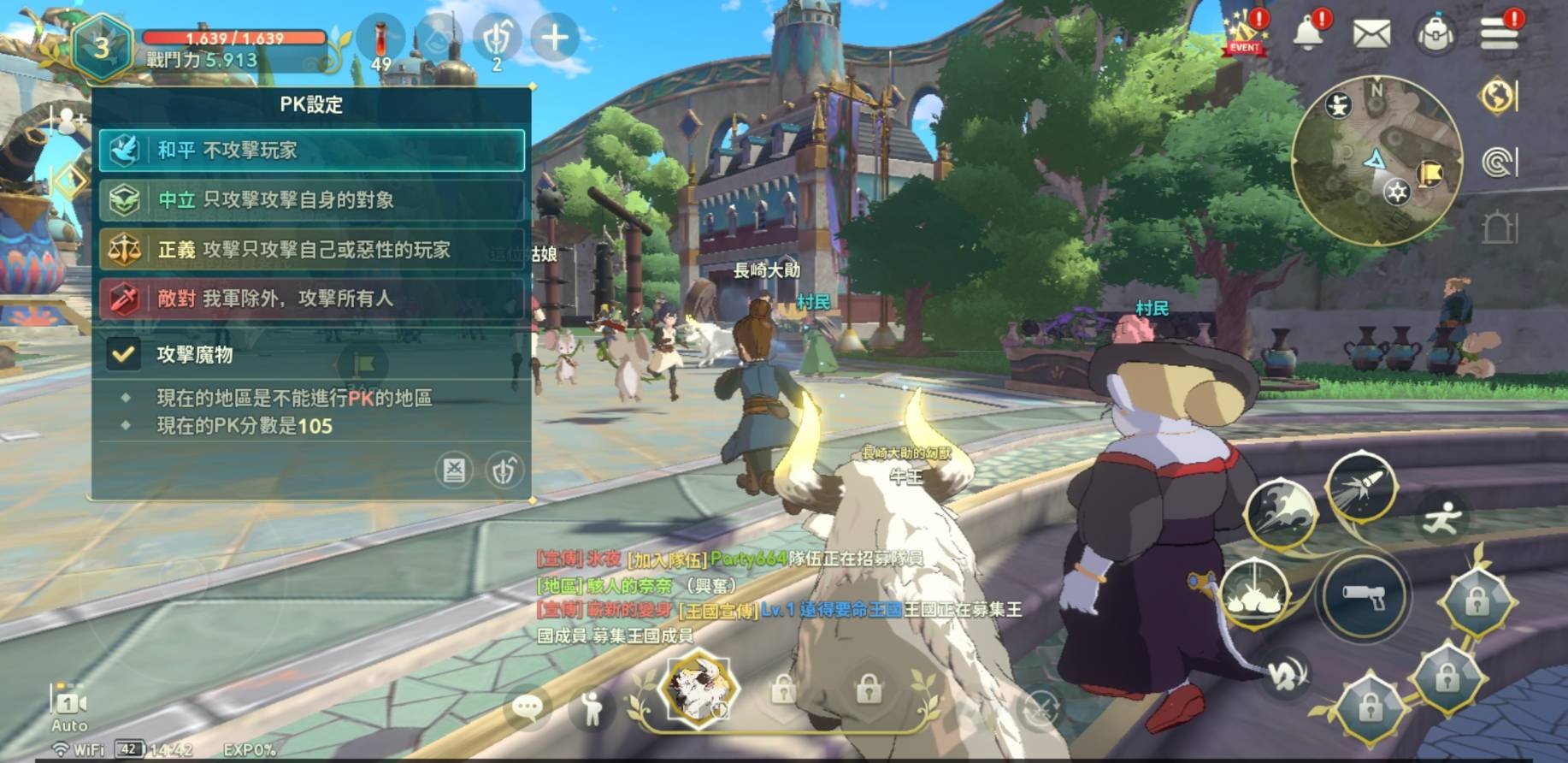Switch to the 正義 justice PK mode
Screen dimensions: 1568x763
(311, 250)
